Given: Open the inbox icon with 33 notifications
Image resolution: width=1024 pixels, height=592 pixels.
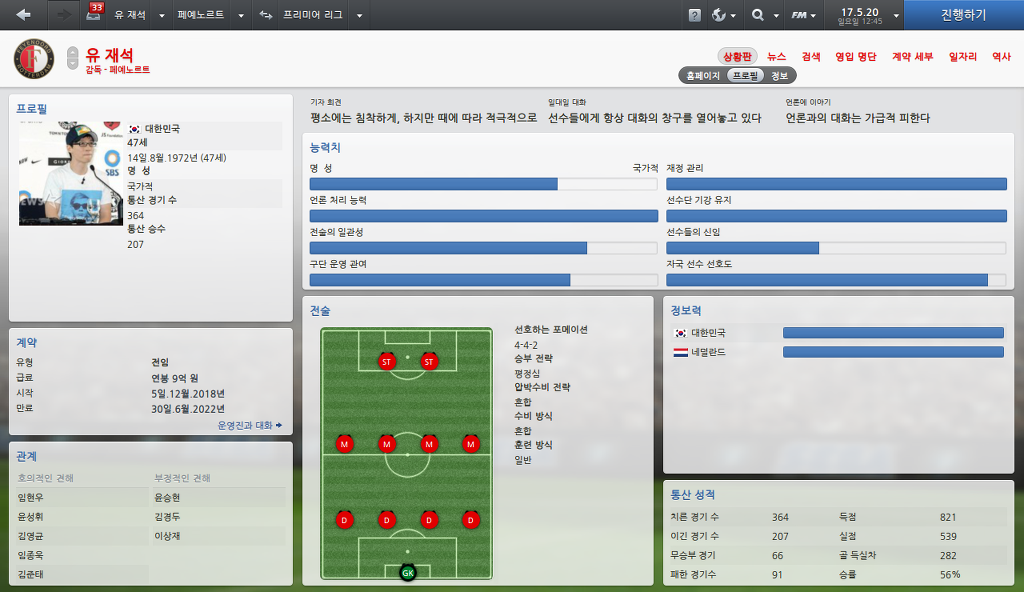Looking at the screenshot, I should pyautogui.click(x=94, y=15).
